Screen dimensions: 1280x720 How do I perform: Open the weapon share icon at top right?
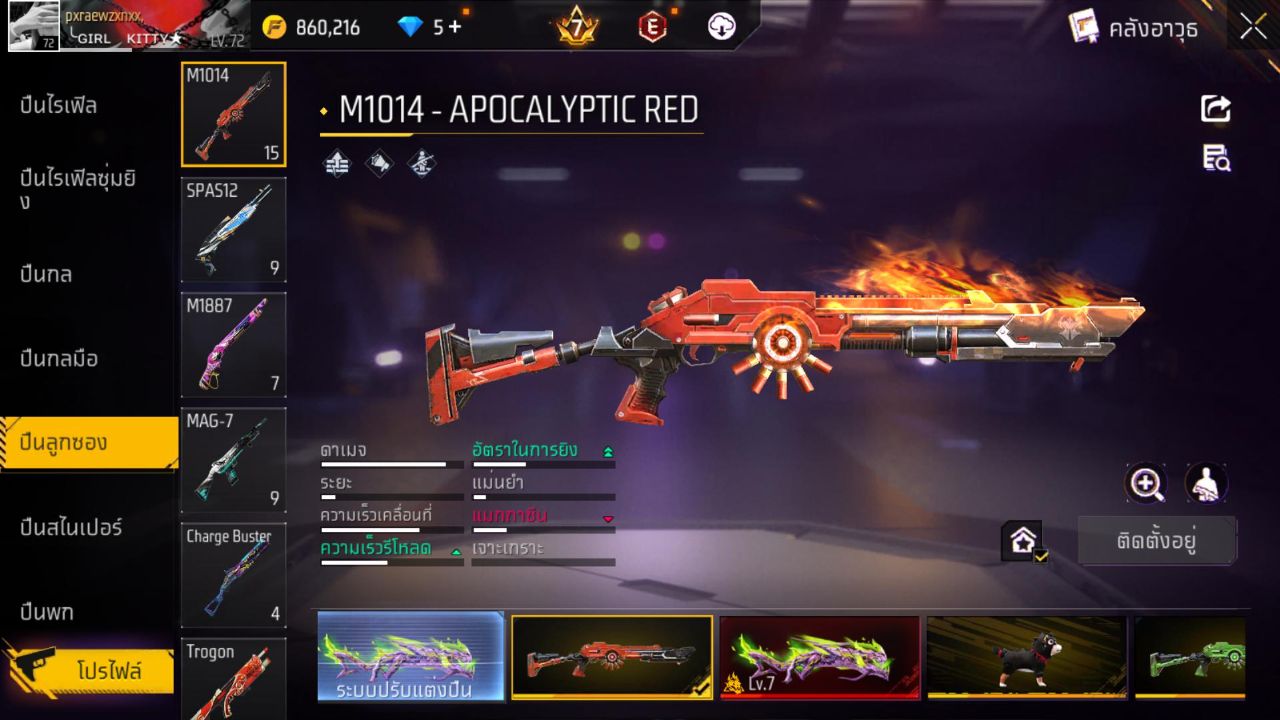tap(1216, 109)
